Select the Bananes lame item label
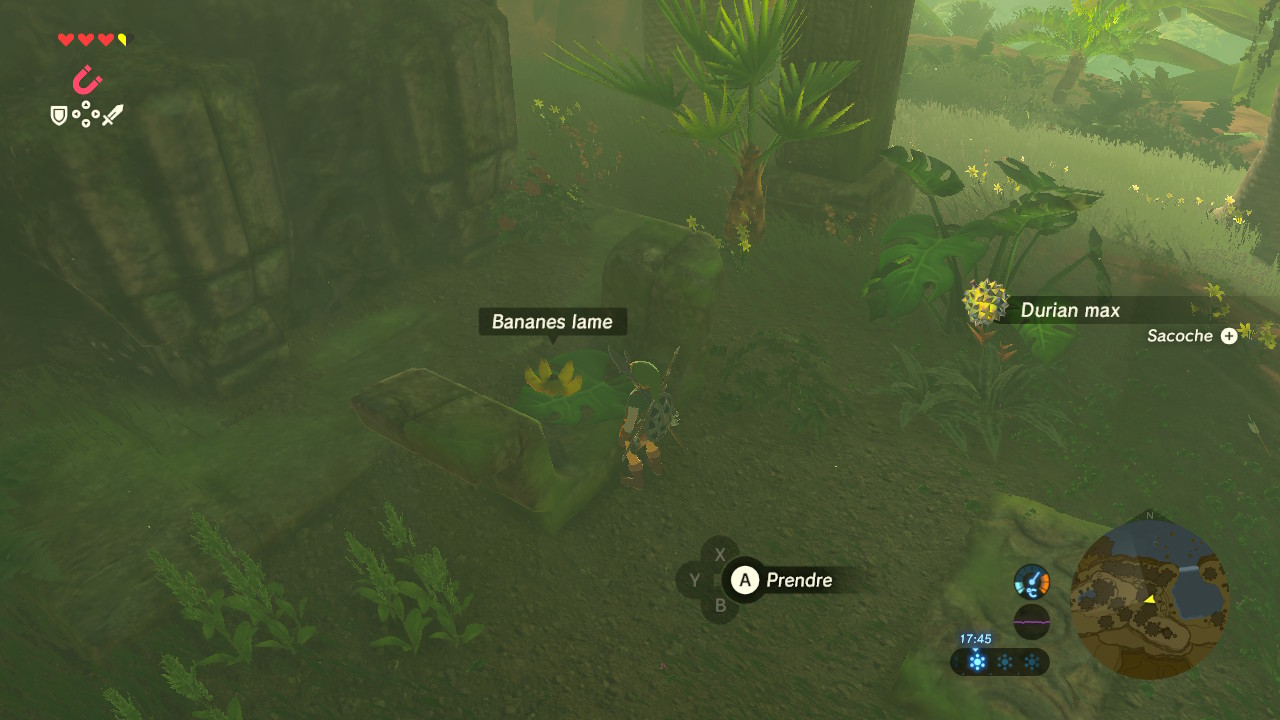 552,322
